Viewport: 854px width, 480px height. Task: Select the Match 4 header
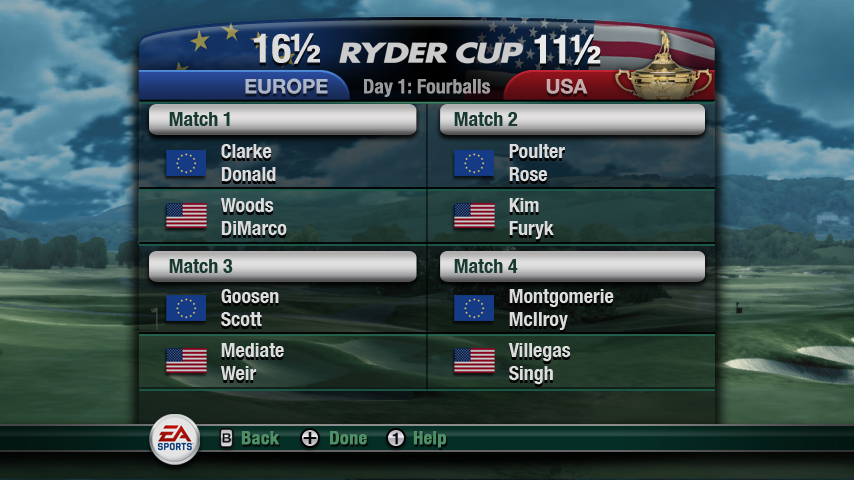572,266
